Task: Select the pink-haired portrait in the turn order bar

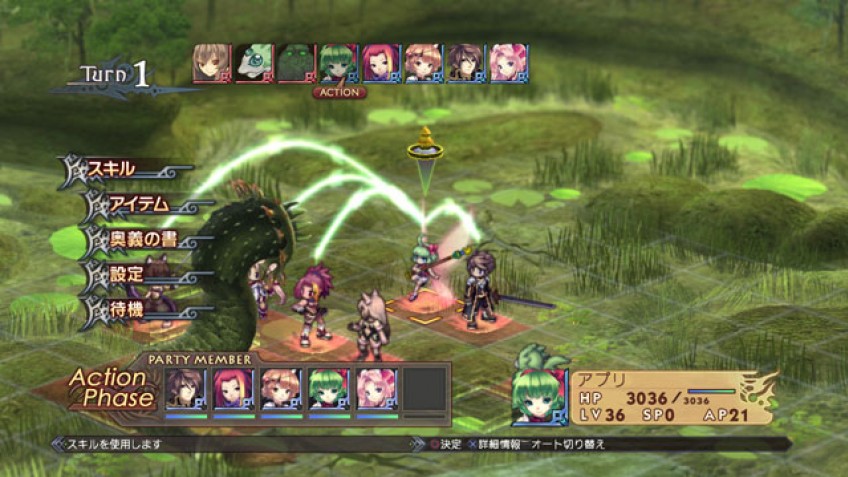Action: tap(508, 63)
